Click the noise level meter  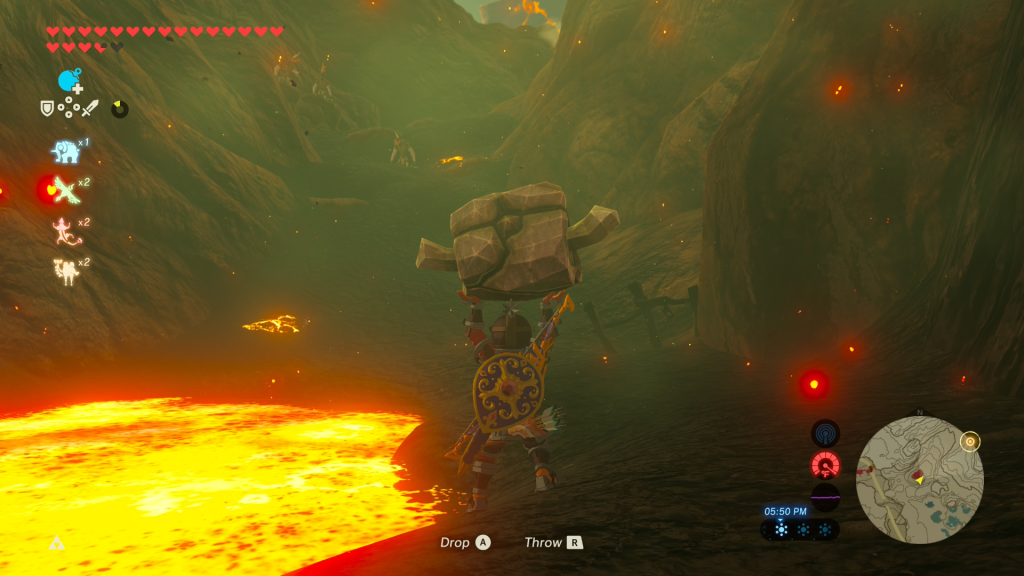coord(825,496)
